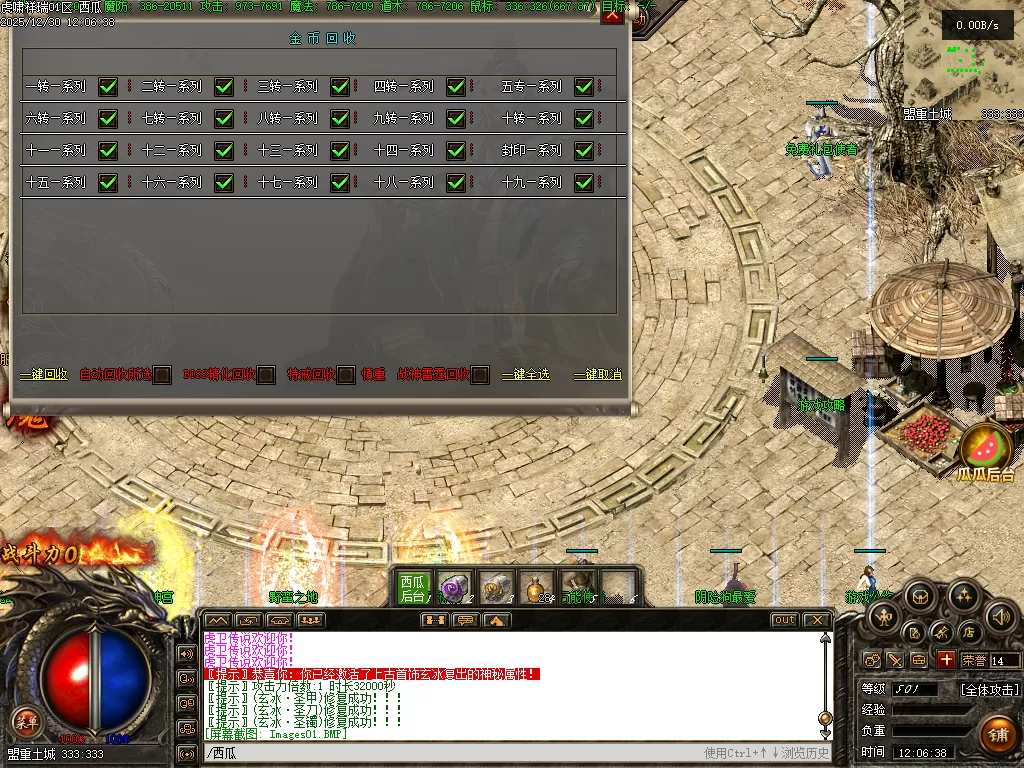This screenshot has height=768, width=1024.
Task: Click the 一键回收 recycle button
Action: (x=44, y=375)
